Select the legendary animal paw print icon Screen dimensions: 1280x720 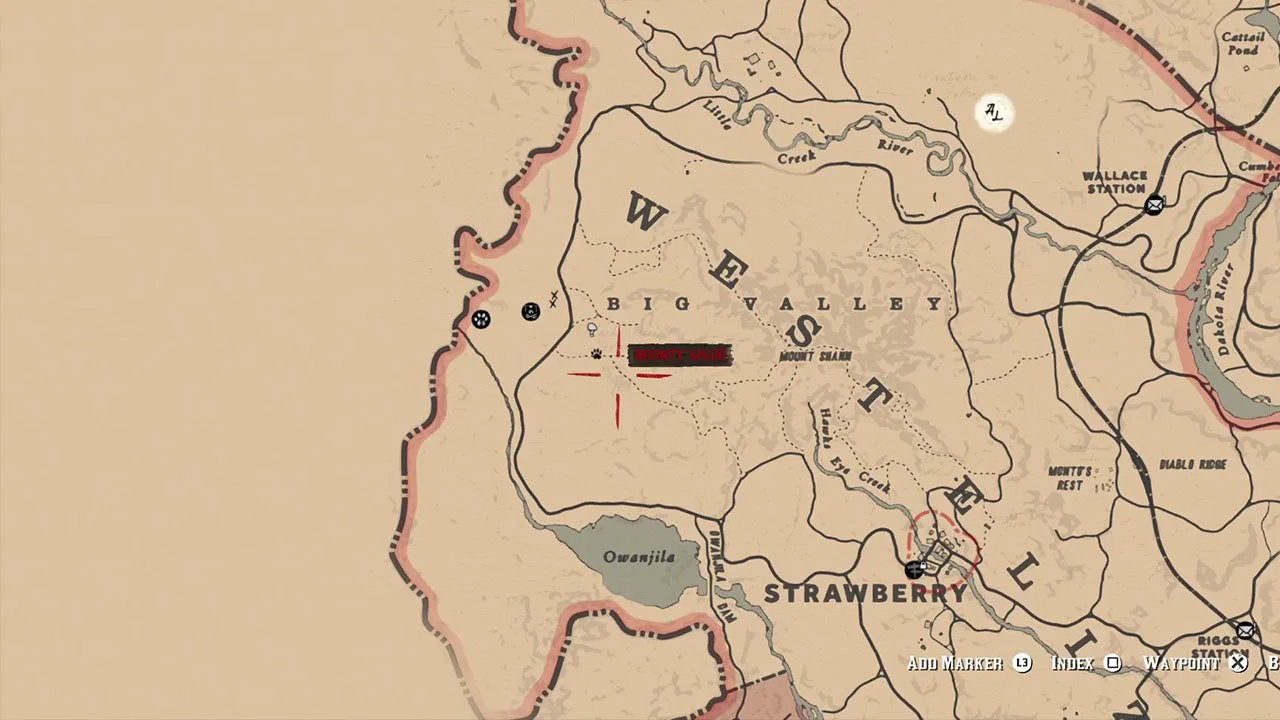coord(481,319)
